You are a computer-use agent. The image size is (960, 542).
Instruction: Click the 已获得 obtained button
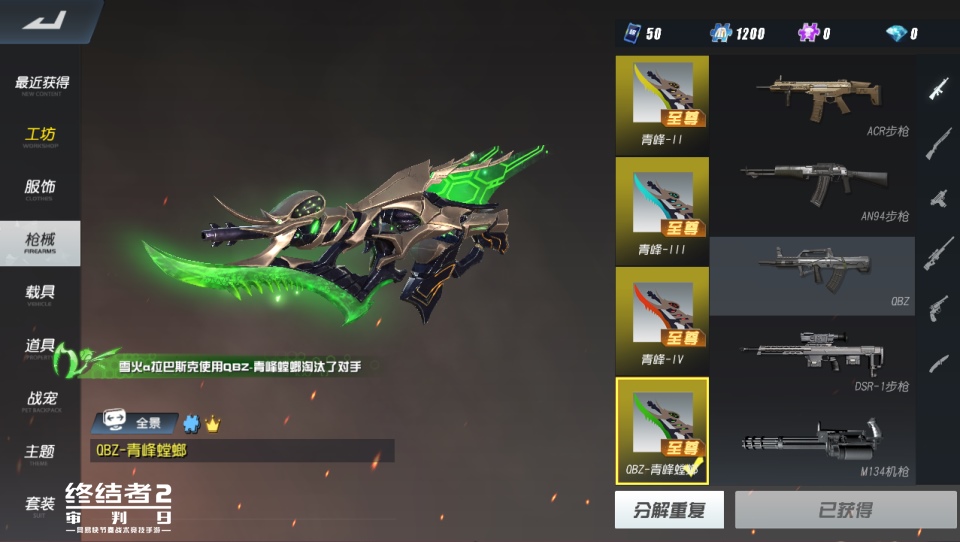pyautogui.click(x=845, y=510)
